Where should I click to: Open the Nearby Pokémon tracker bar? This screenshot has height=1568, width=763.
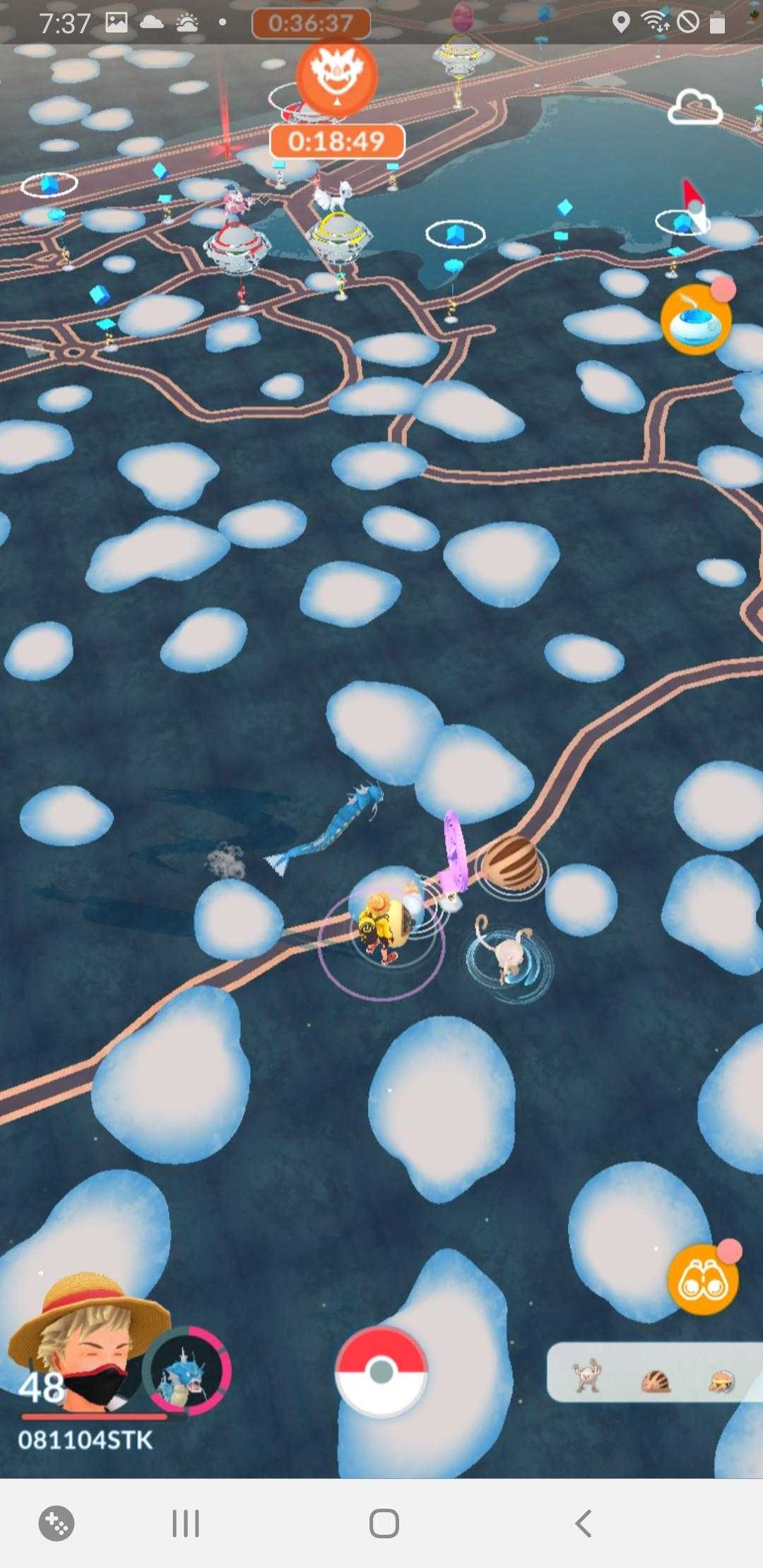[654, 1372]
